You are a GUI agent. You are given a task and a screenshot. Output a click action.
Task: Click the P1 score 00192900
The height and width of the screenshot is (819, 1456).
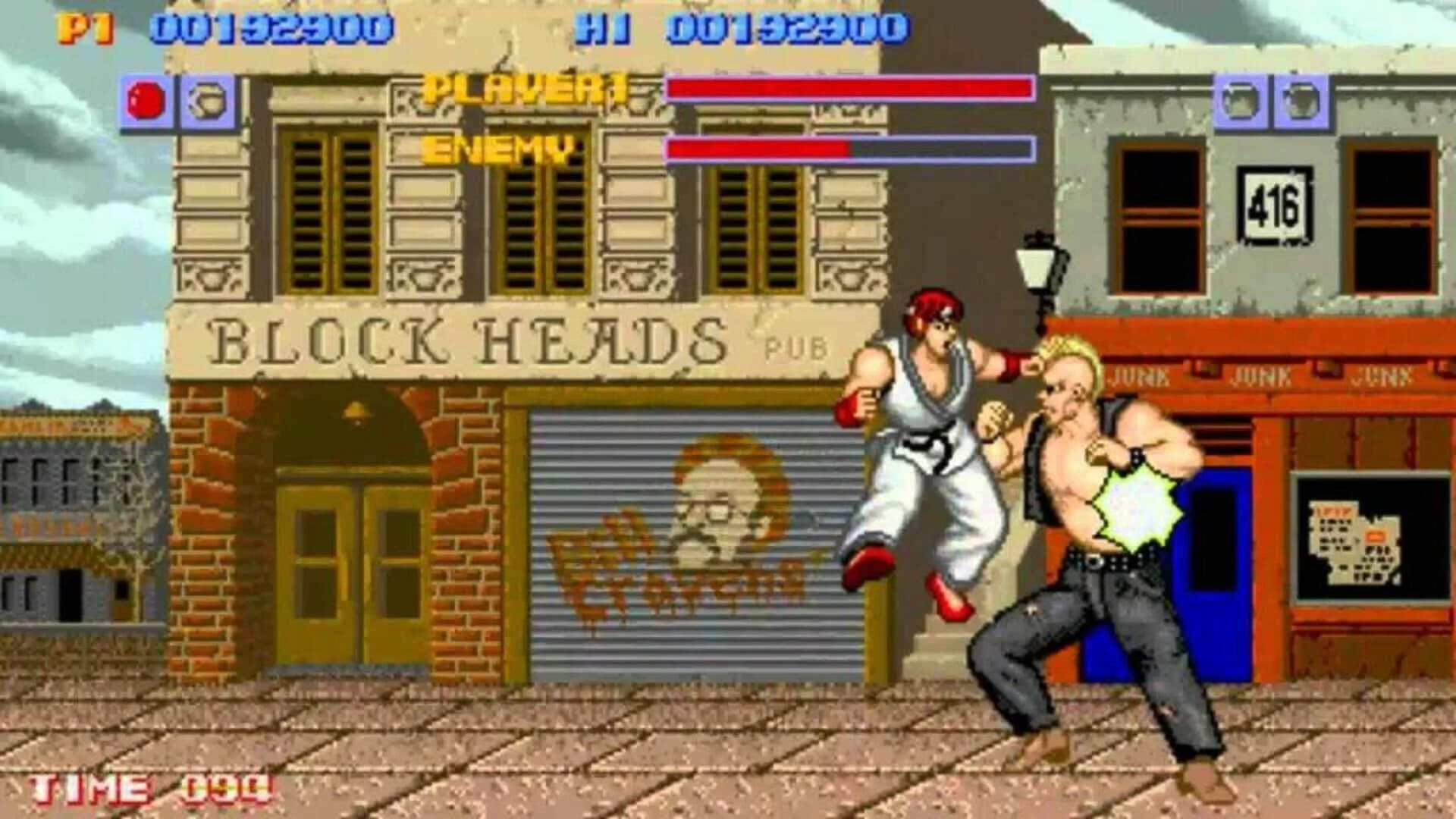(x=273, y=28)
